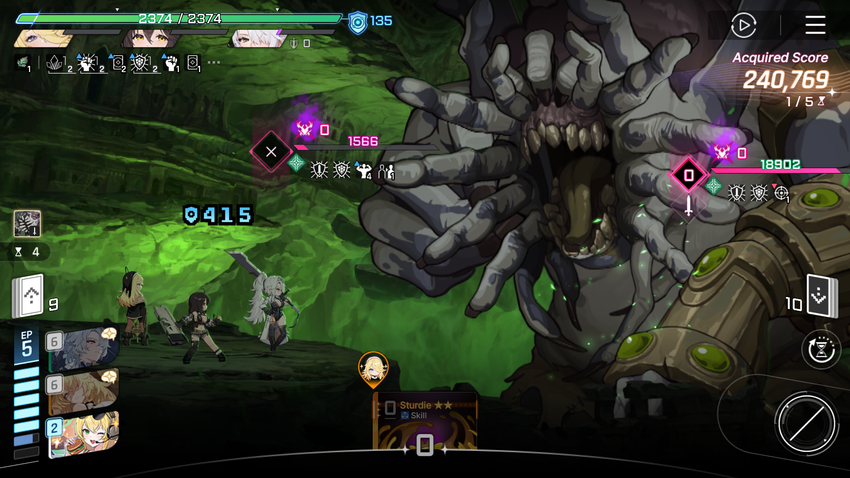Expand the three-dot buff list
This screenshot has width=850, height=478.
point(214,63)
